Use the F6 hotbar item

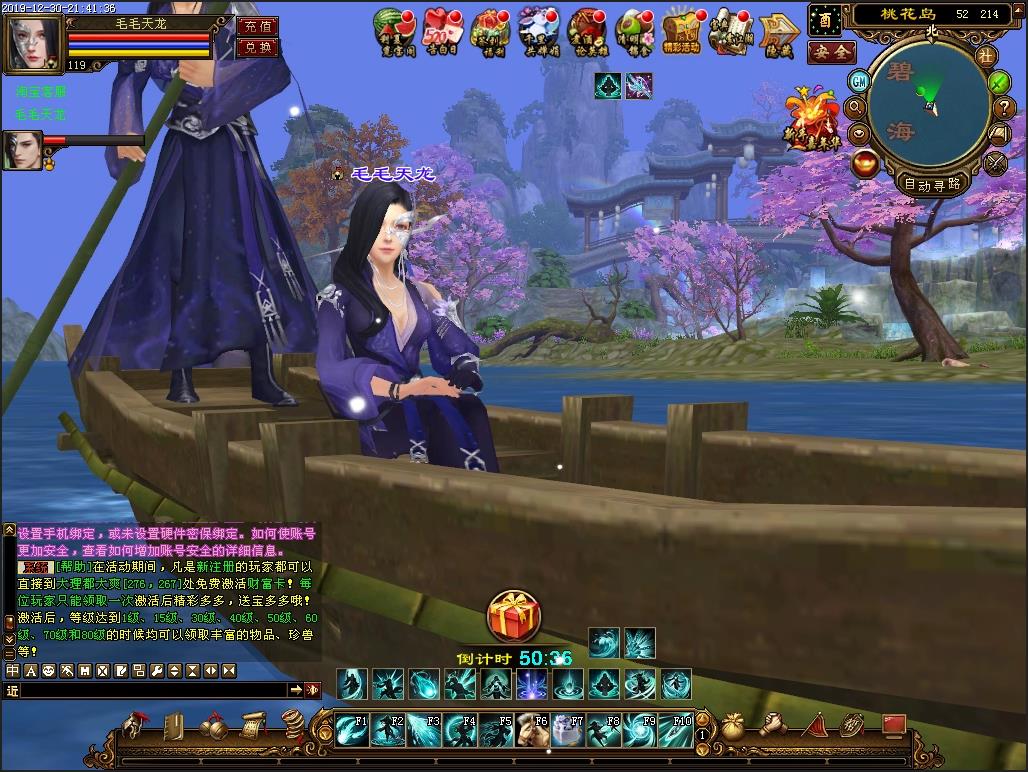pyautogui.click(x=531, y=730)
